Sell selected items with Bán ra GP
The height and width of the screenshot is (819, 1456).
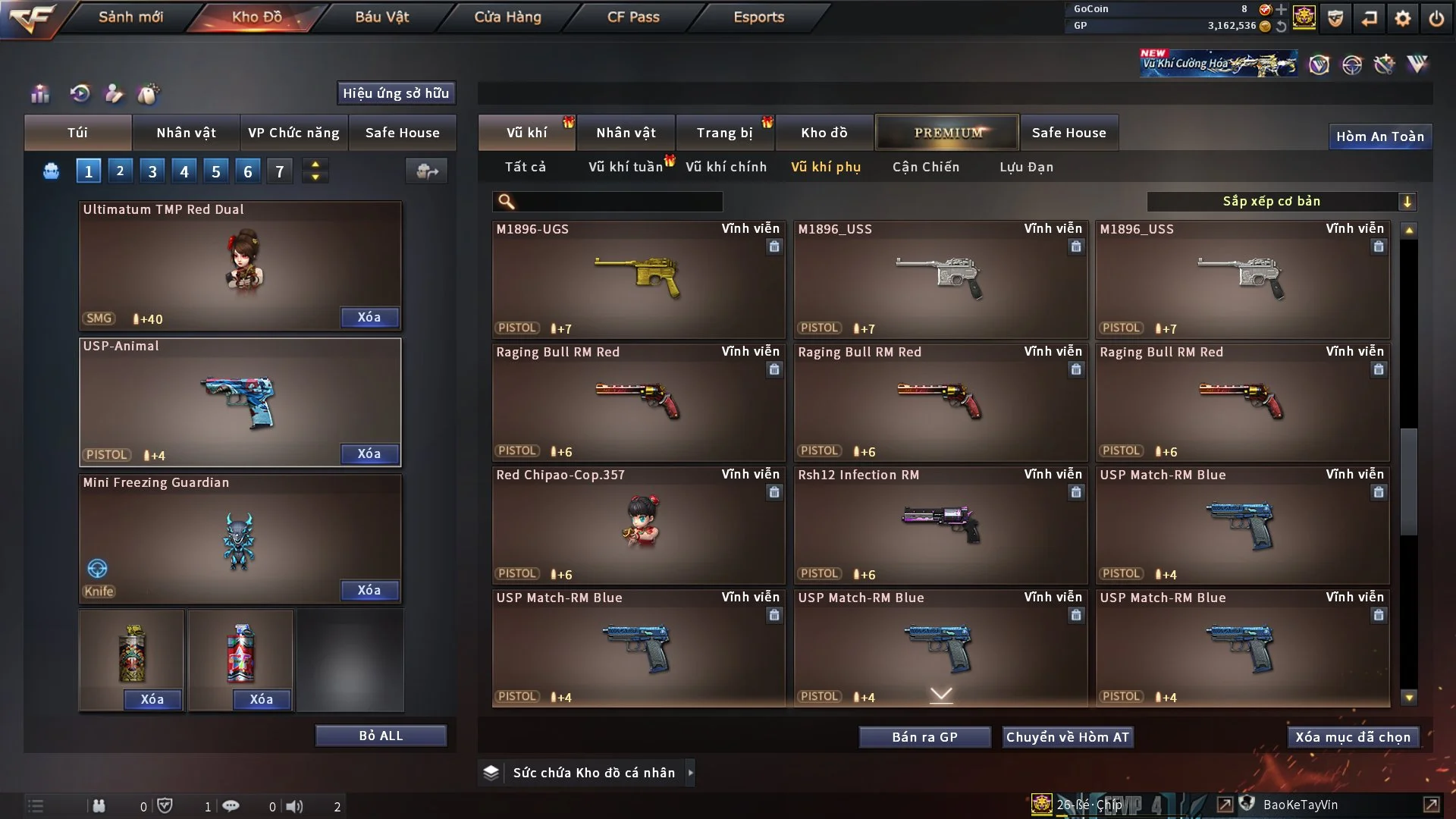924,737
